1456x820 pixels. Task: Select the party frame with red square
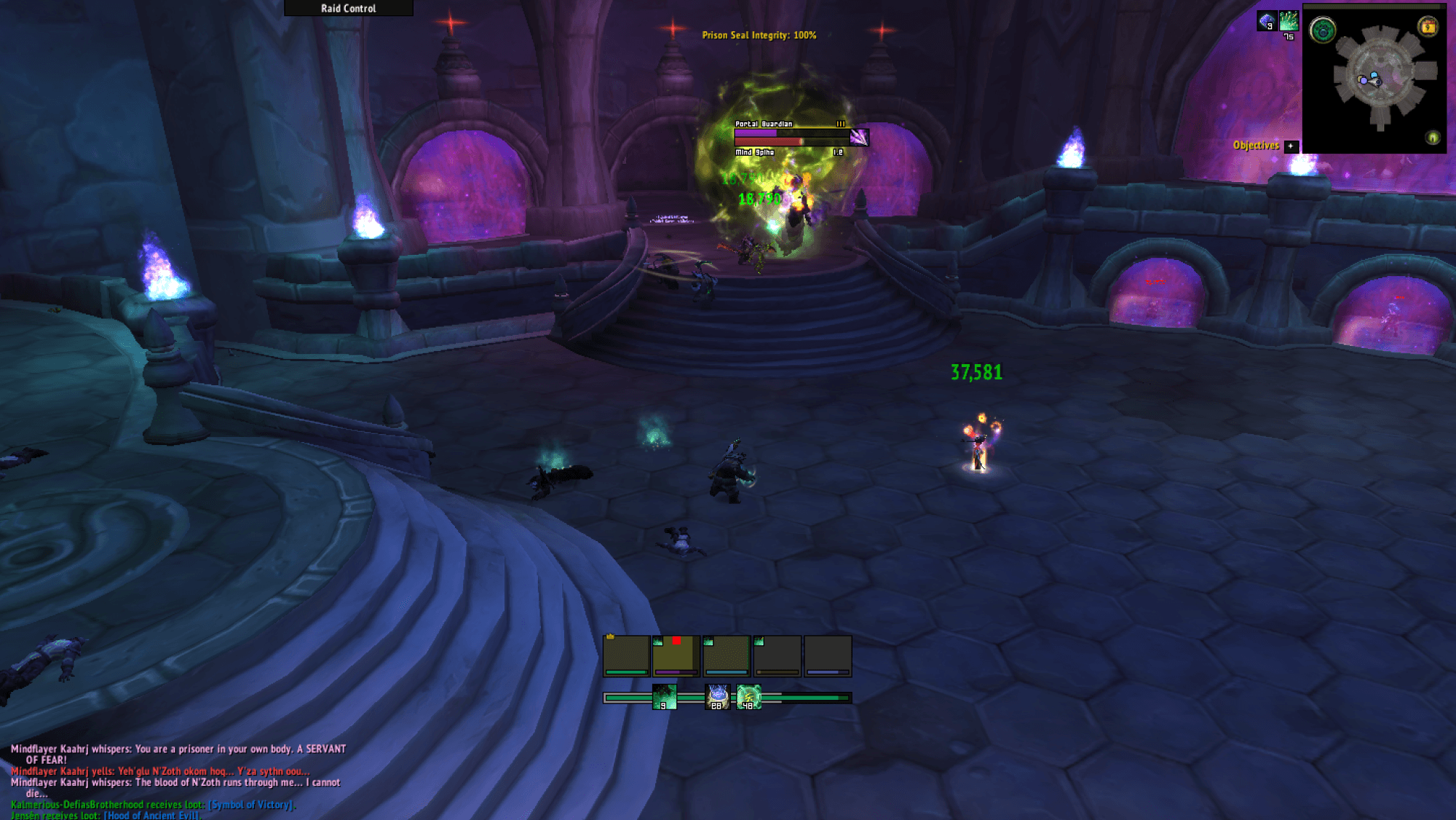(676, 655)
